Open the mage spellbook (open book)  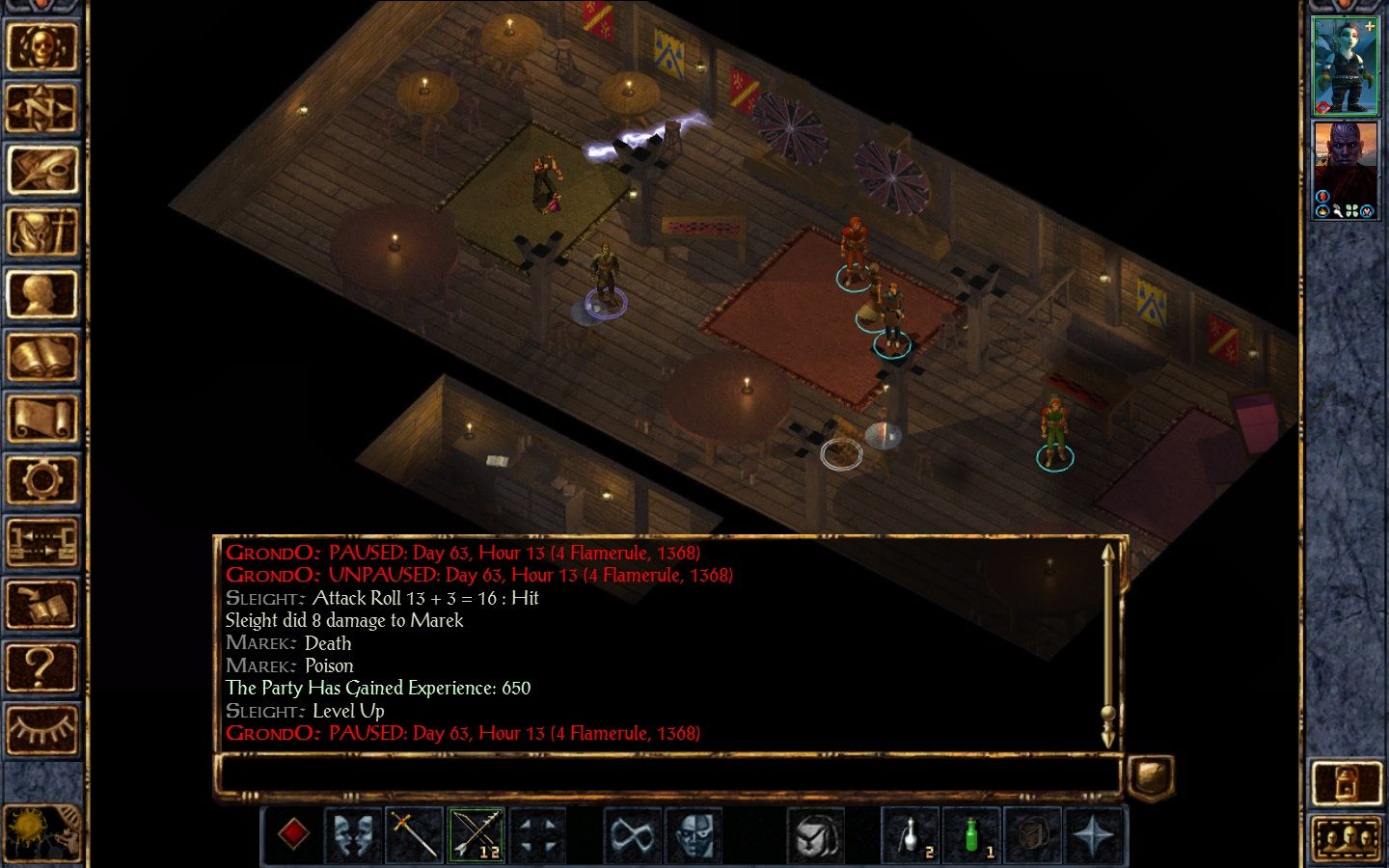41,357
